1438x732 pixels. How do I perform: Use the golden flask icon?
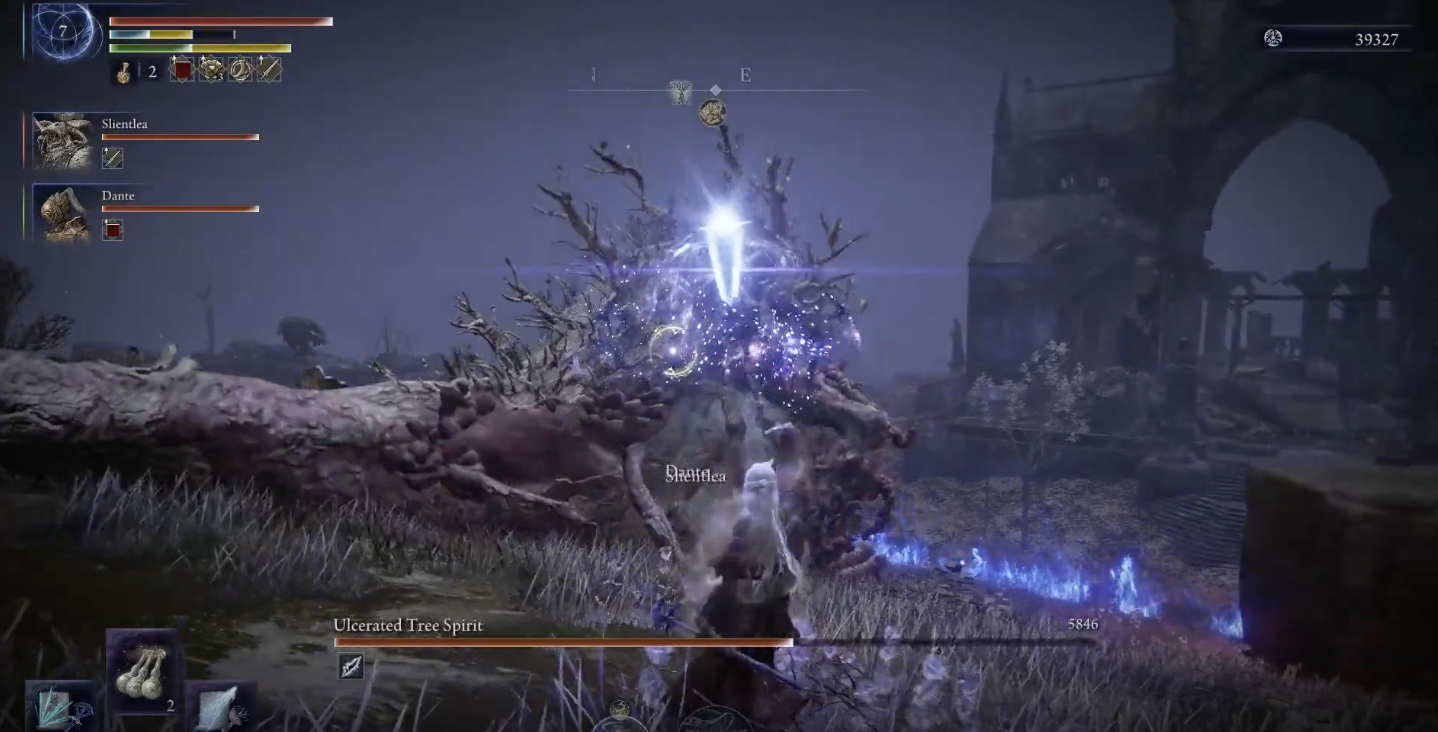(x=124, y=71)
